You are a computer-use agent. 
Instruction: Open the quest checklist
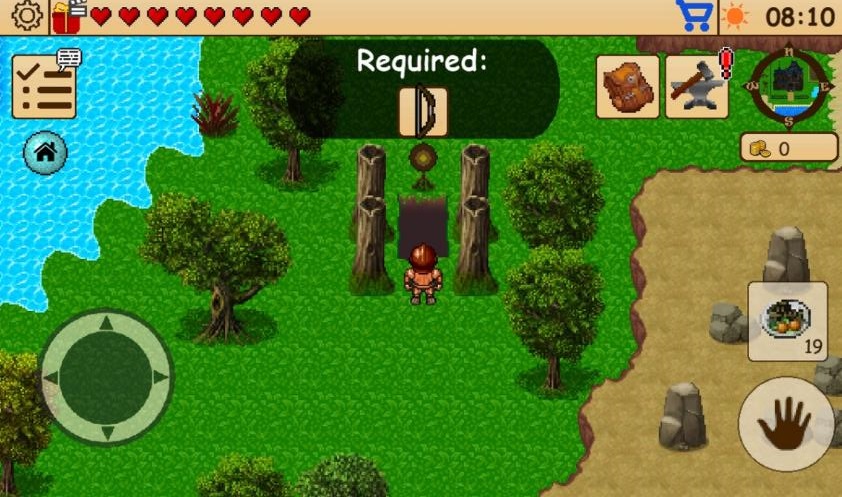44,87
